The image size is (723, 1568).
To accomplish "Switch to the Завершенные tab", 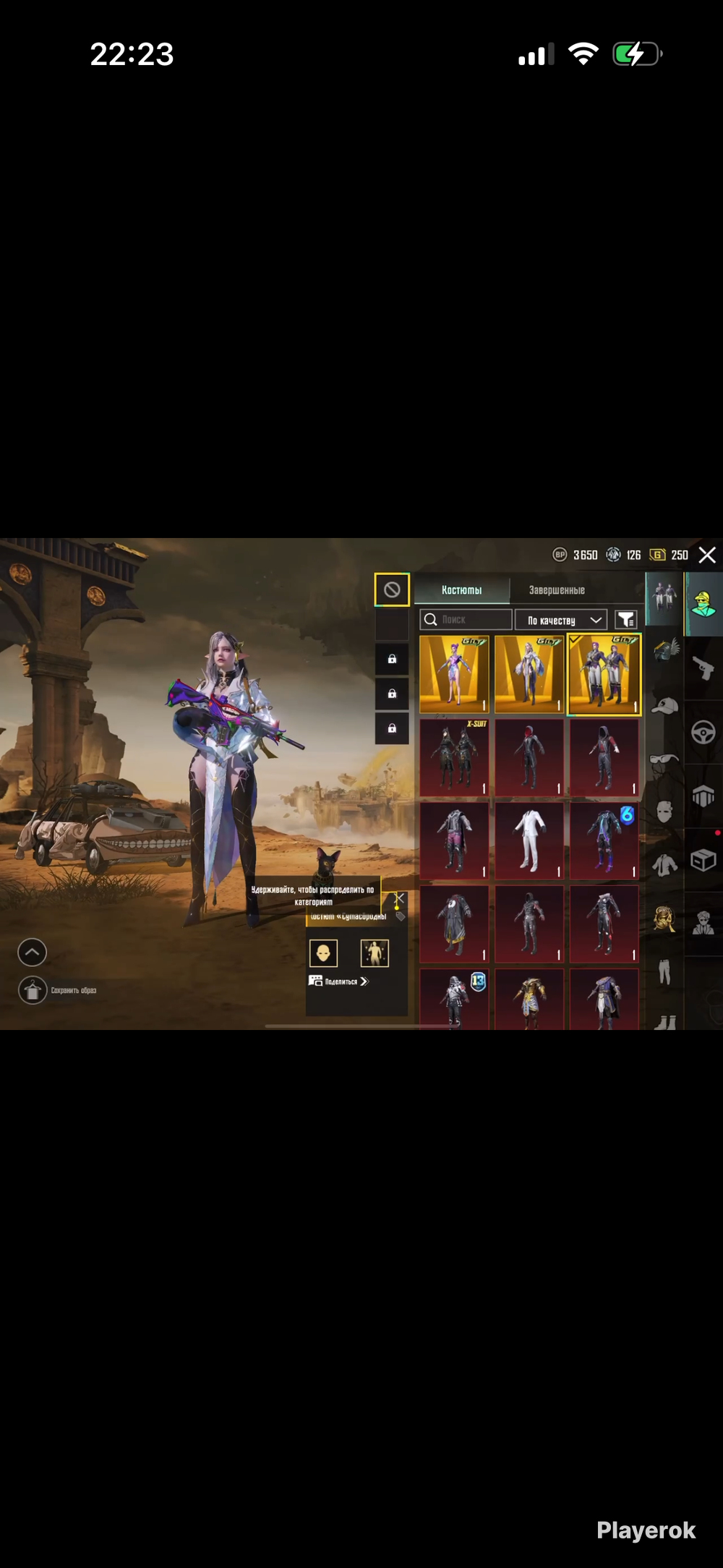I will coord(556,590).
